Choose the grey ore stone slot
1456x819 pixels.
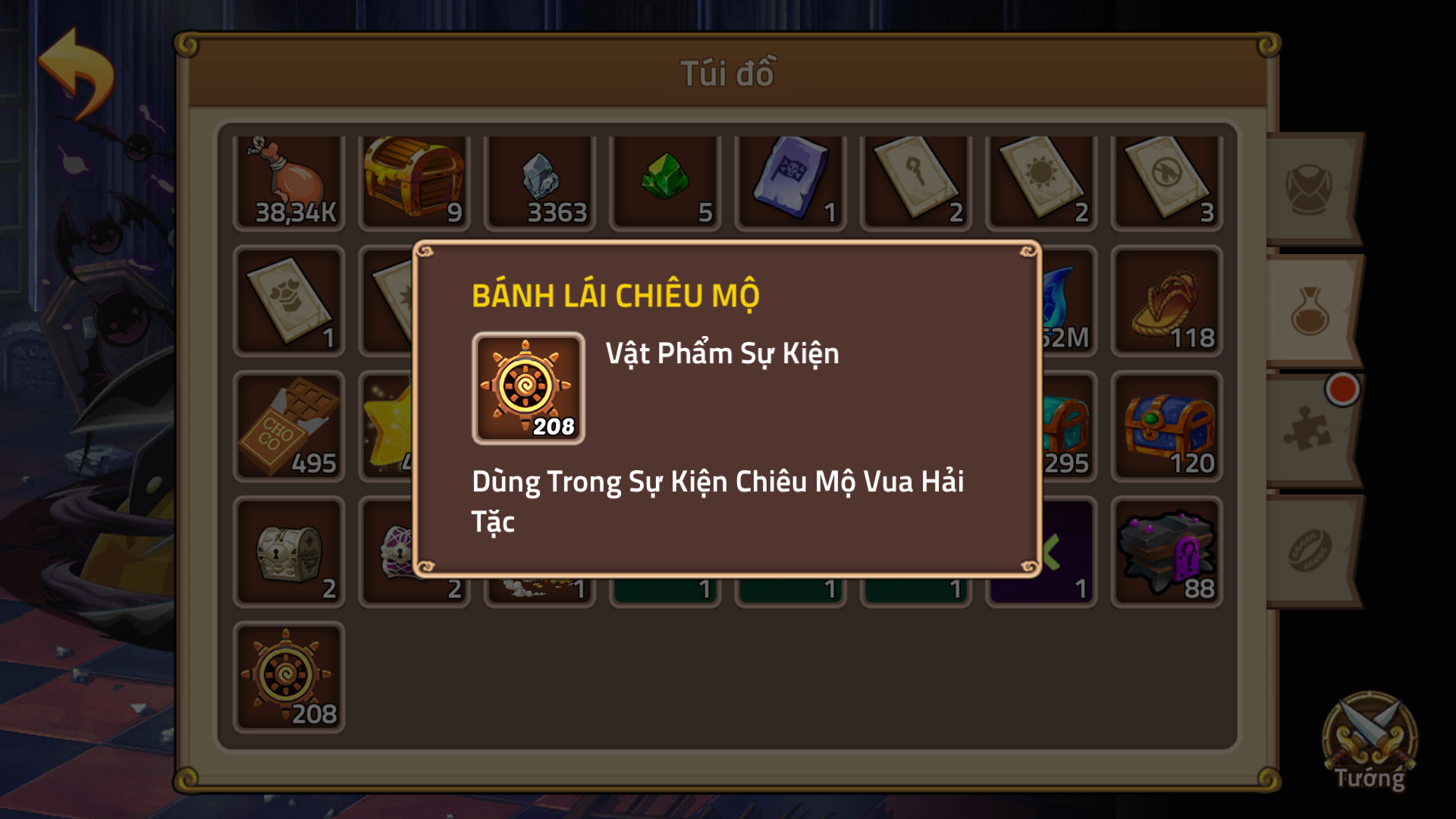(540, 182)
